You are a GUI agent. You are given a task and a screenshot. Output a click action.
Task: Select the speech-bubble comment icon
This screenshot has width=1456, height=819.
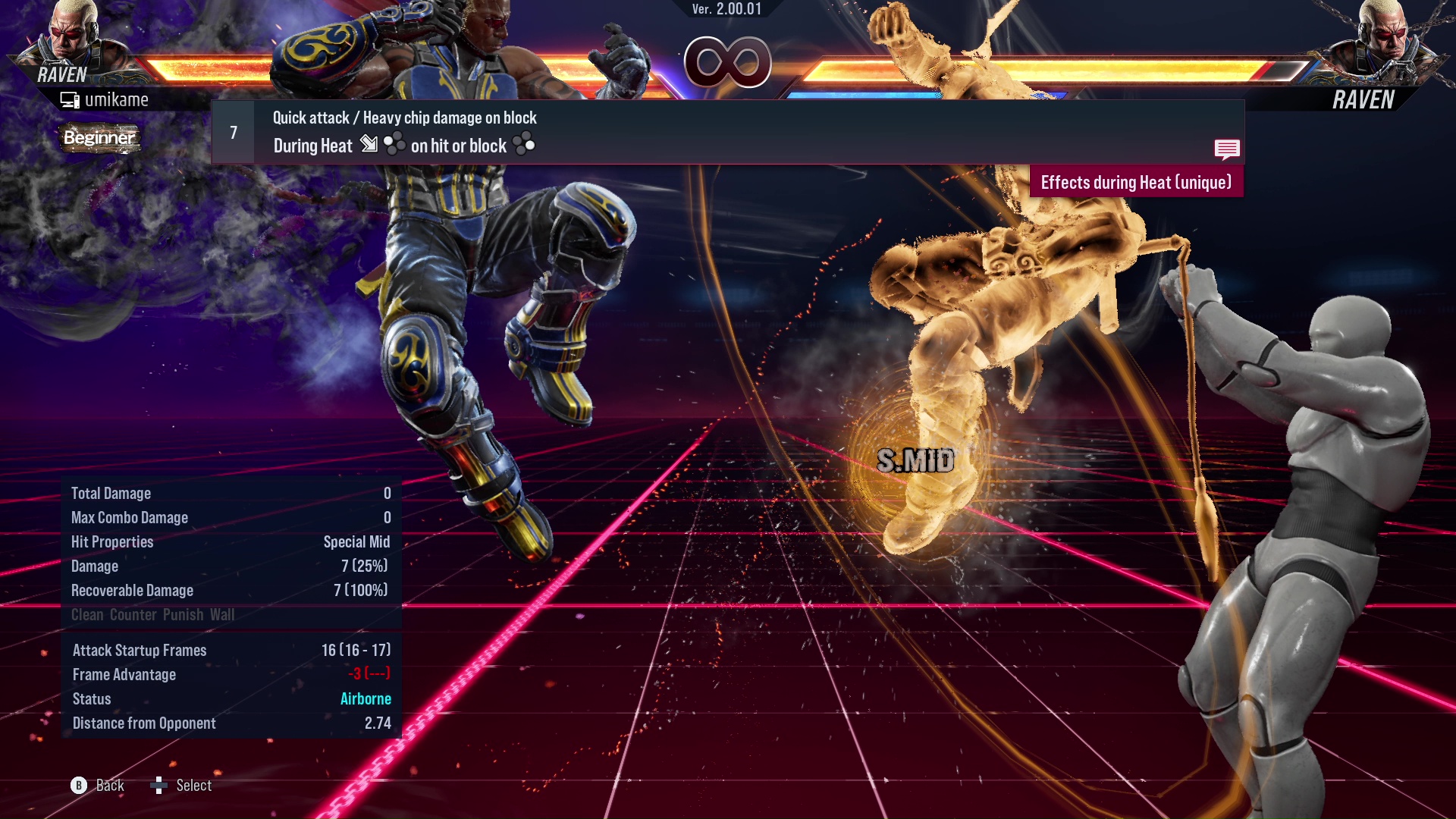(1227, 149)
